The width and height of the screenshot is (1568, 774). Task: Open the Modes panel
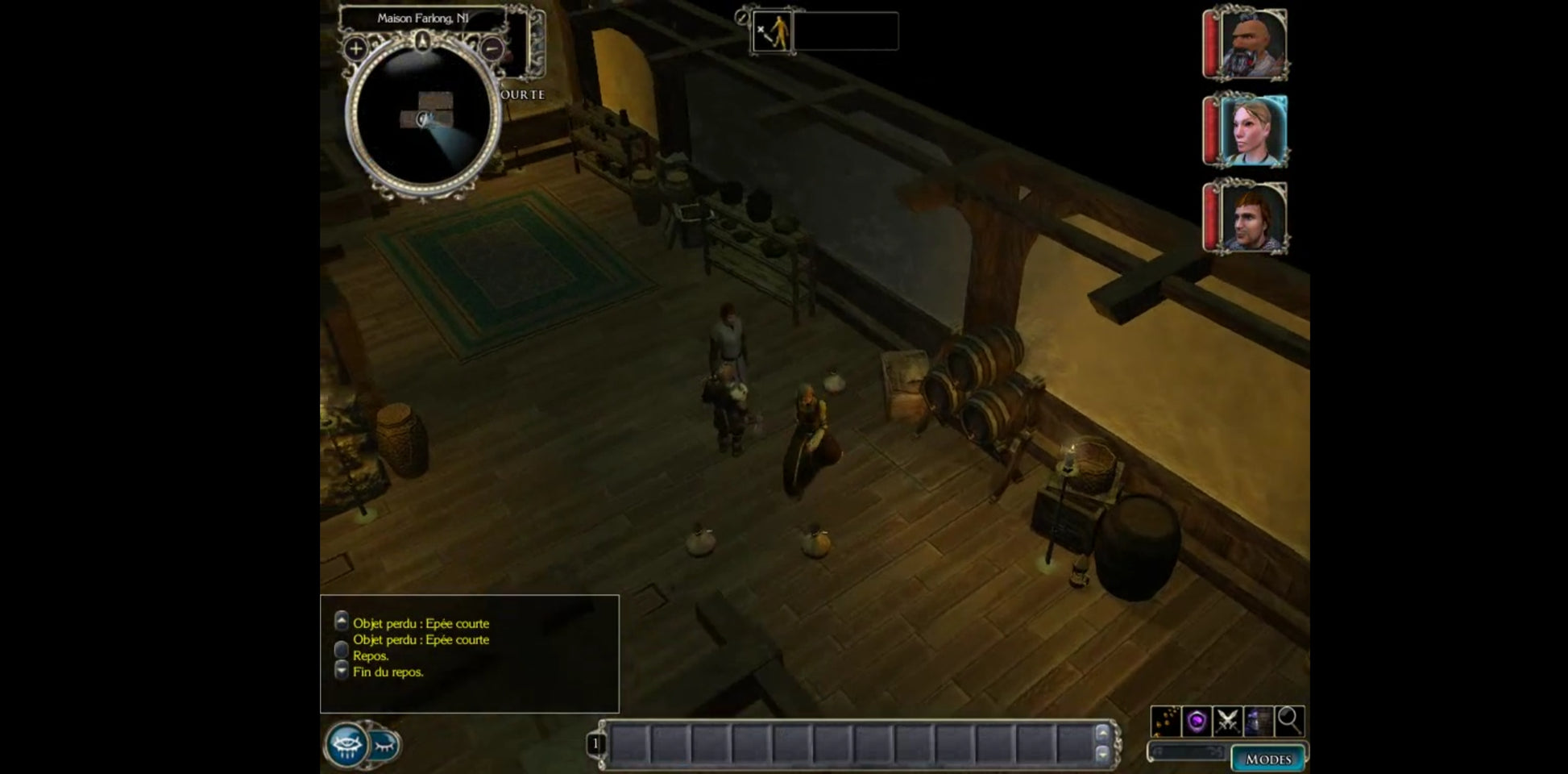(x=1267, y=759)
